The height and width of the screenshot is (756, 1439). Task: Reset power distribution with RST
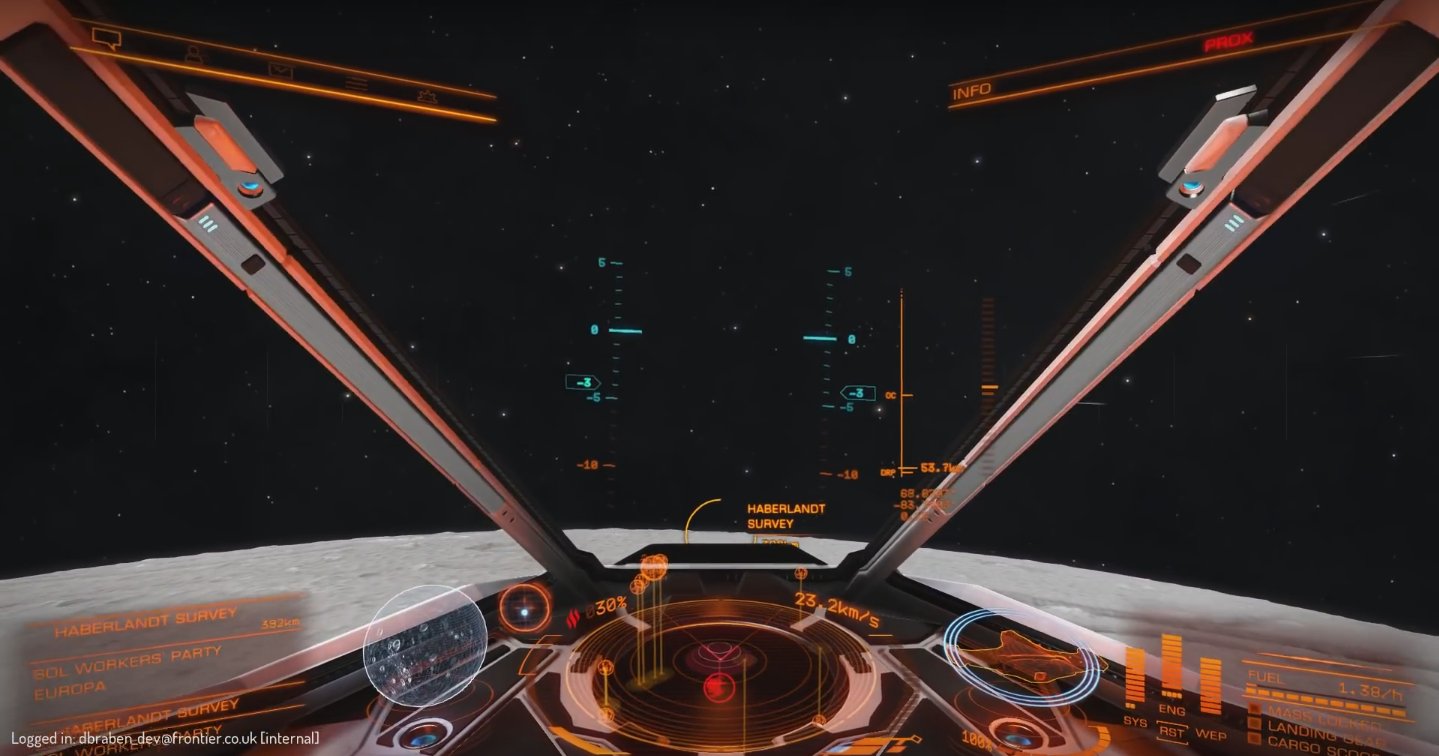click(1172, 733)
